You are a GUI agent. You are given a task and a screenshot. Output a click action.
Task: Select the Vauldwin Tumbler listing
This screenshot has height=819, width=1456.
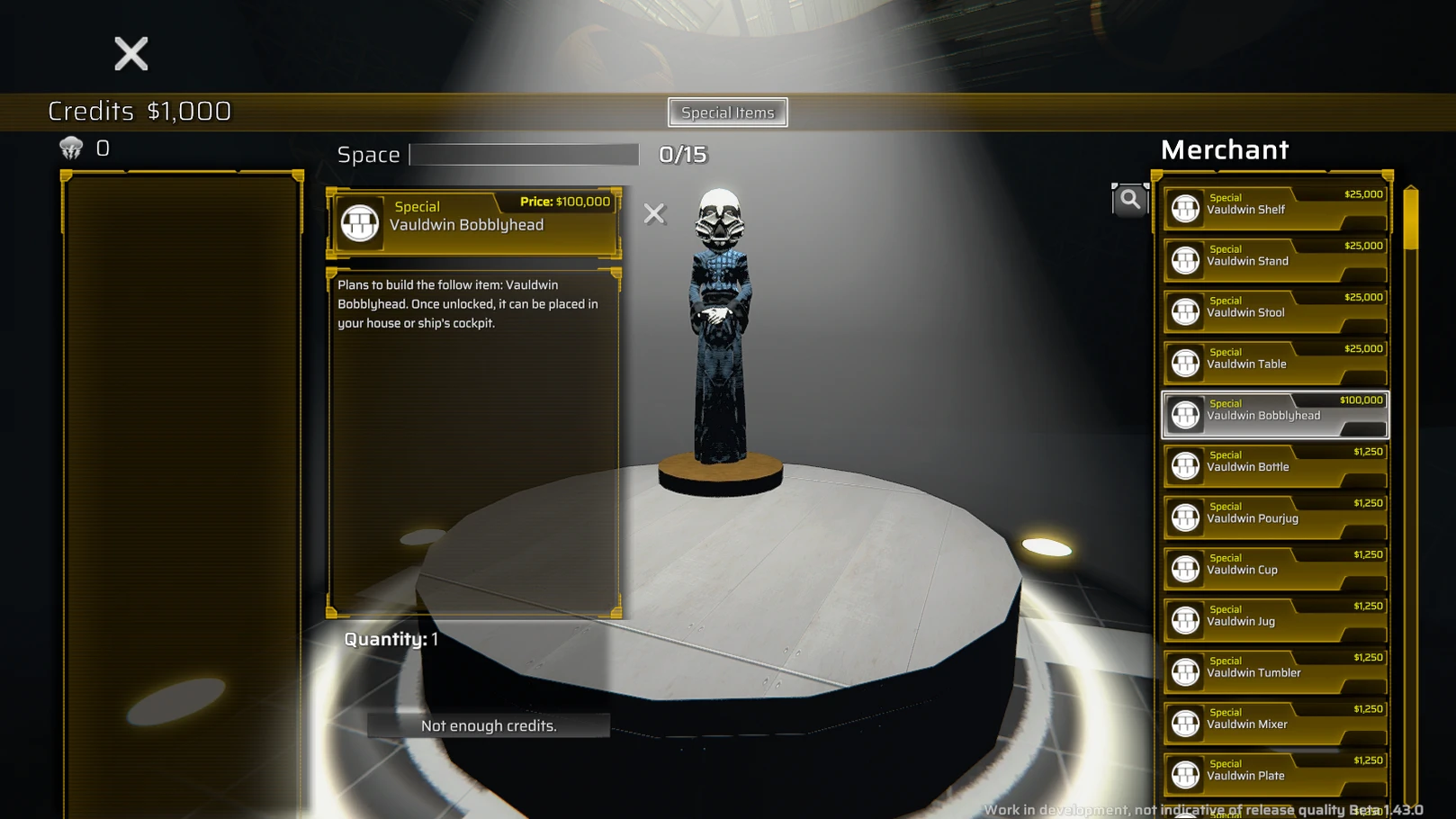(x=1274, y=671)
